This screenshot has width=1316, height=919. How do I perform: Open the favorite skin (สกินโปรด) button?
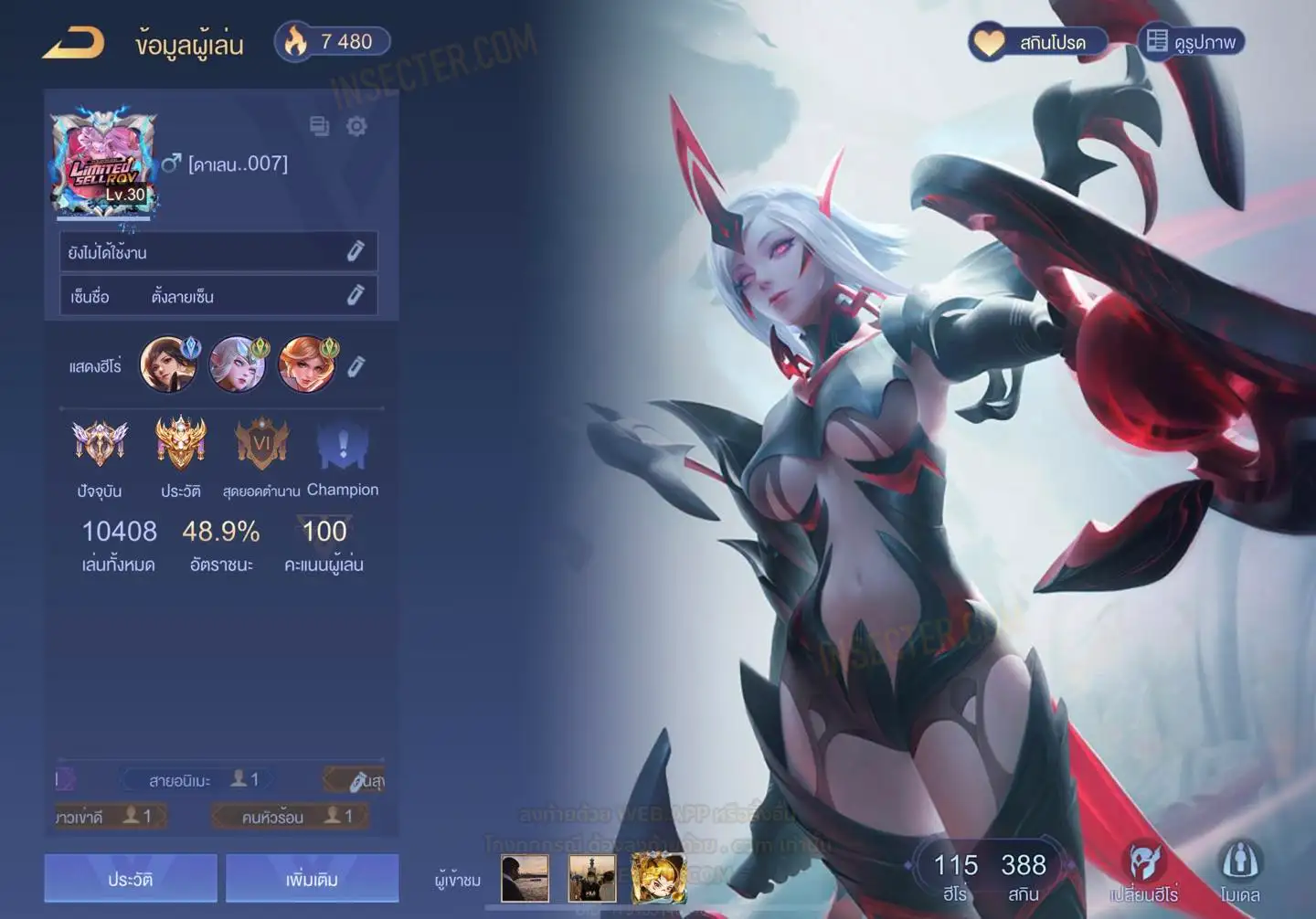click(x=1038, y=42)
